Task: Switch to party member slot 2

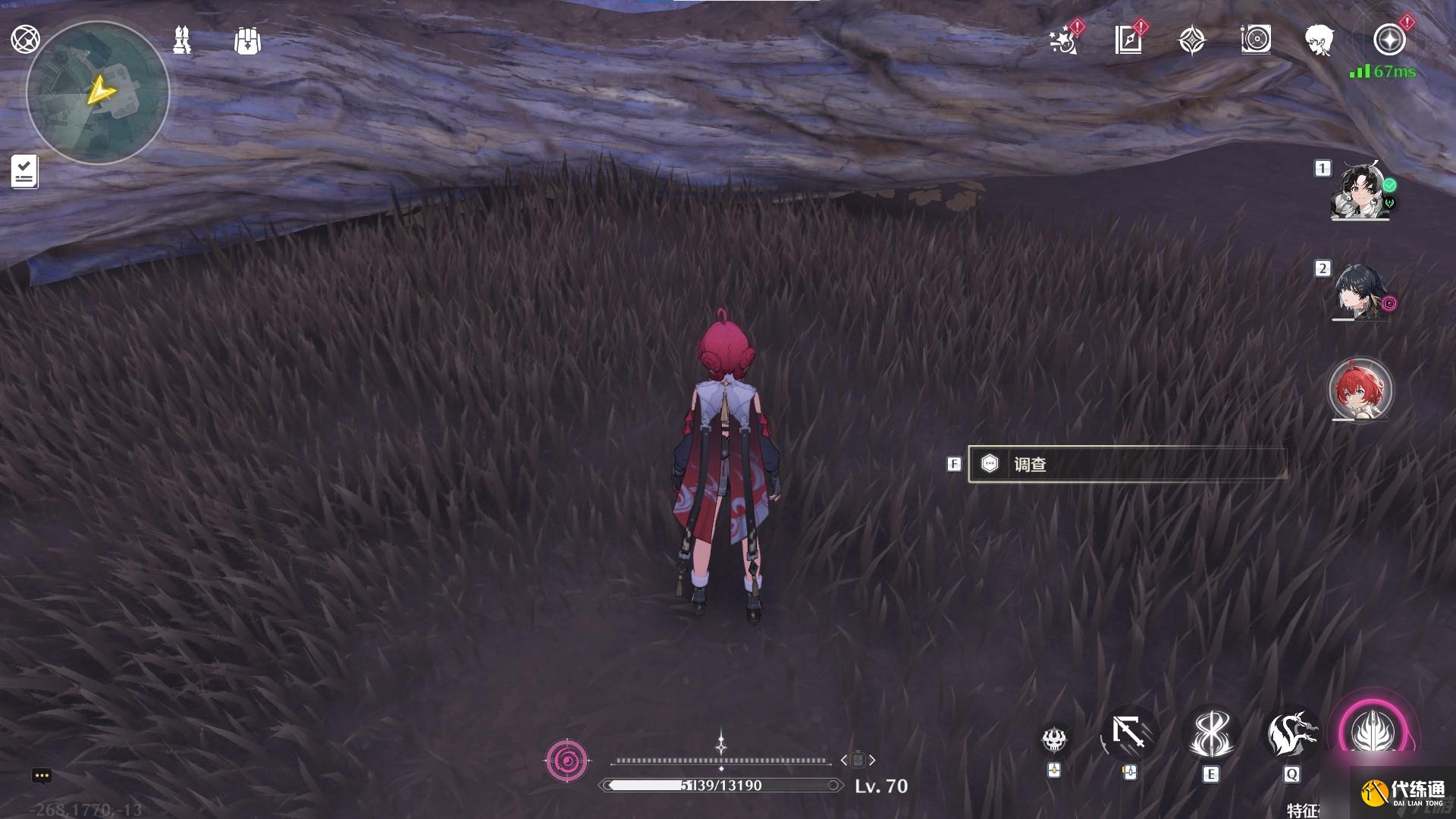Action: tap(1361, 292)
